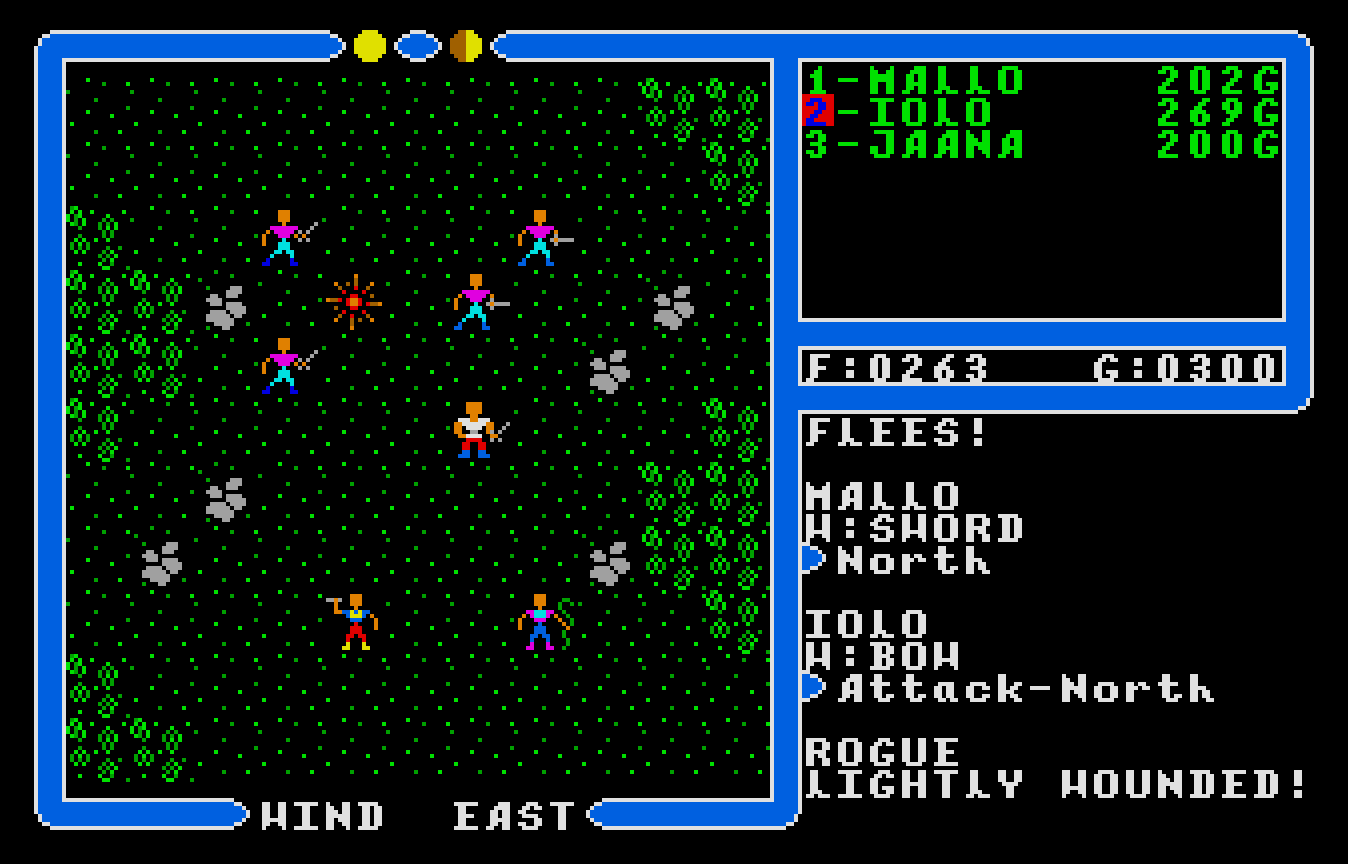Expand IOLO's Attack-North command entry
The image size is (1348, 864).
(x=1000, y=690)
